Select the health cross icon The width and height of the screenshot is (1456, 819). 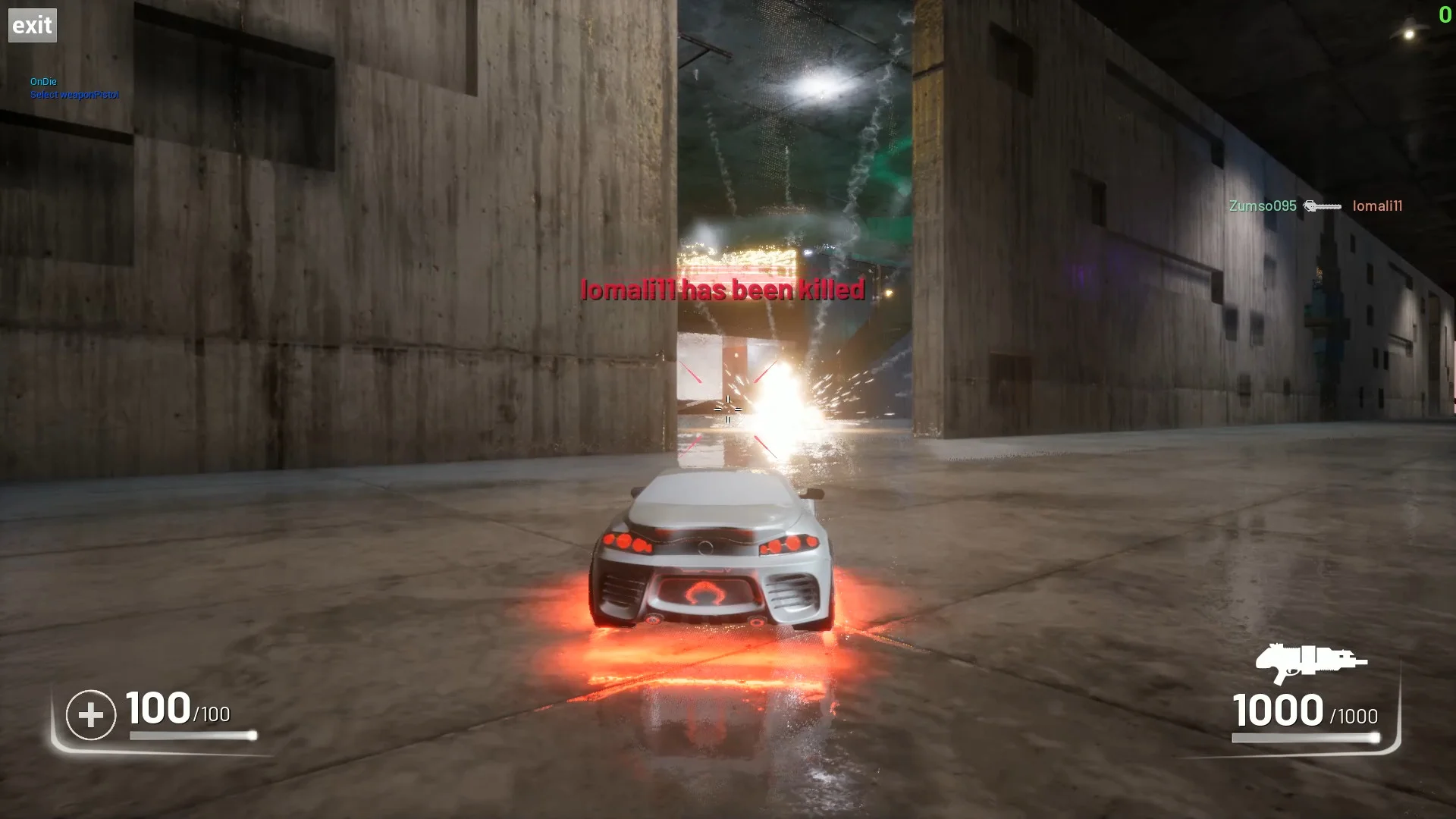coord(90,713)
